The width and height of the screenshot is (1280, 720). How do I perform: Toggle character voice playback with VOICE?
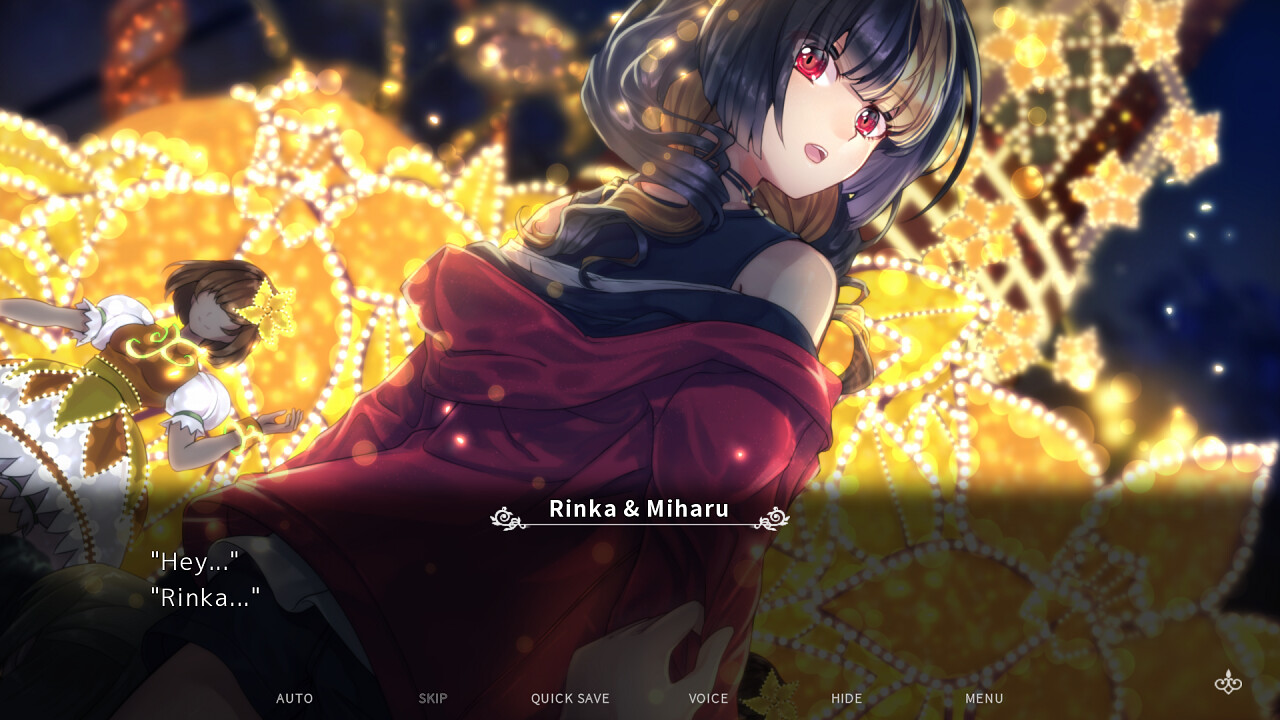(x=709, y=698)
